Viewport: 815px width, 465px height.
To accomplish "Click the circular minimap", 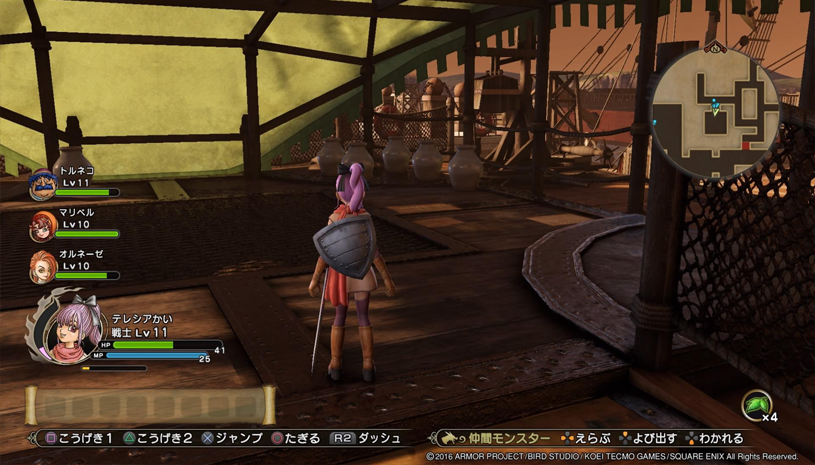I will [x=716, y=113].
